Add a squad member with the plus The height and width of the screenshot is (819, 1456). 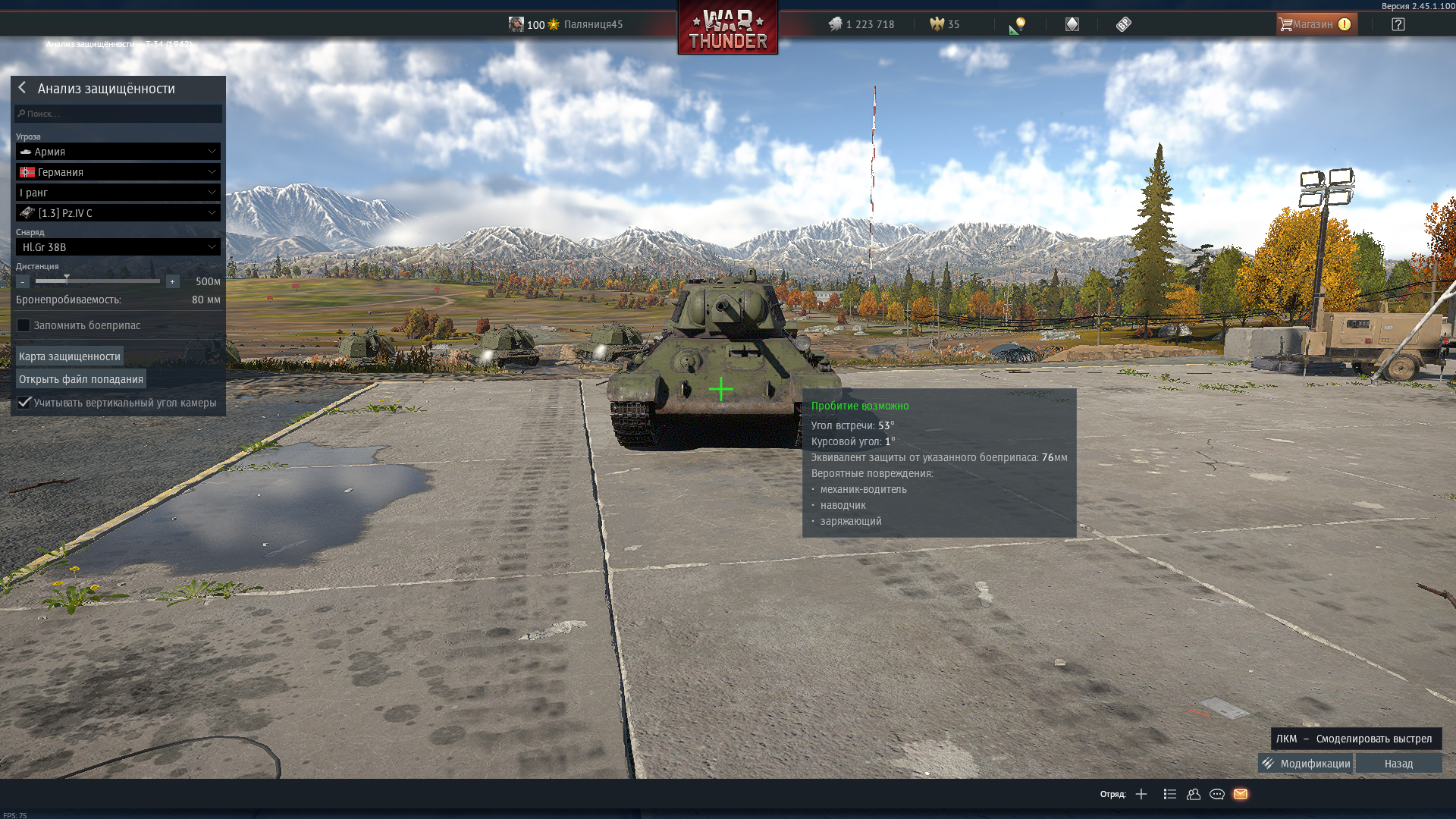click(1141, 794)
